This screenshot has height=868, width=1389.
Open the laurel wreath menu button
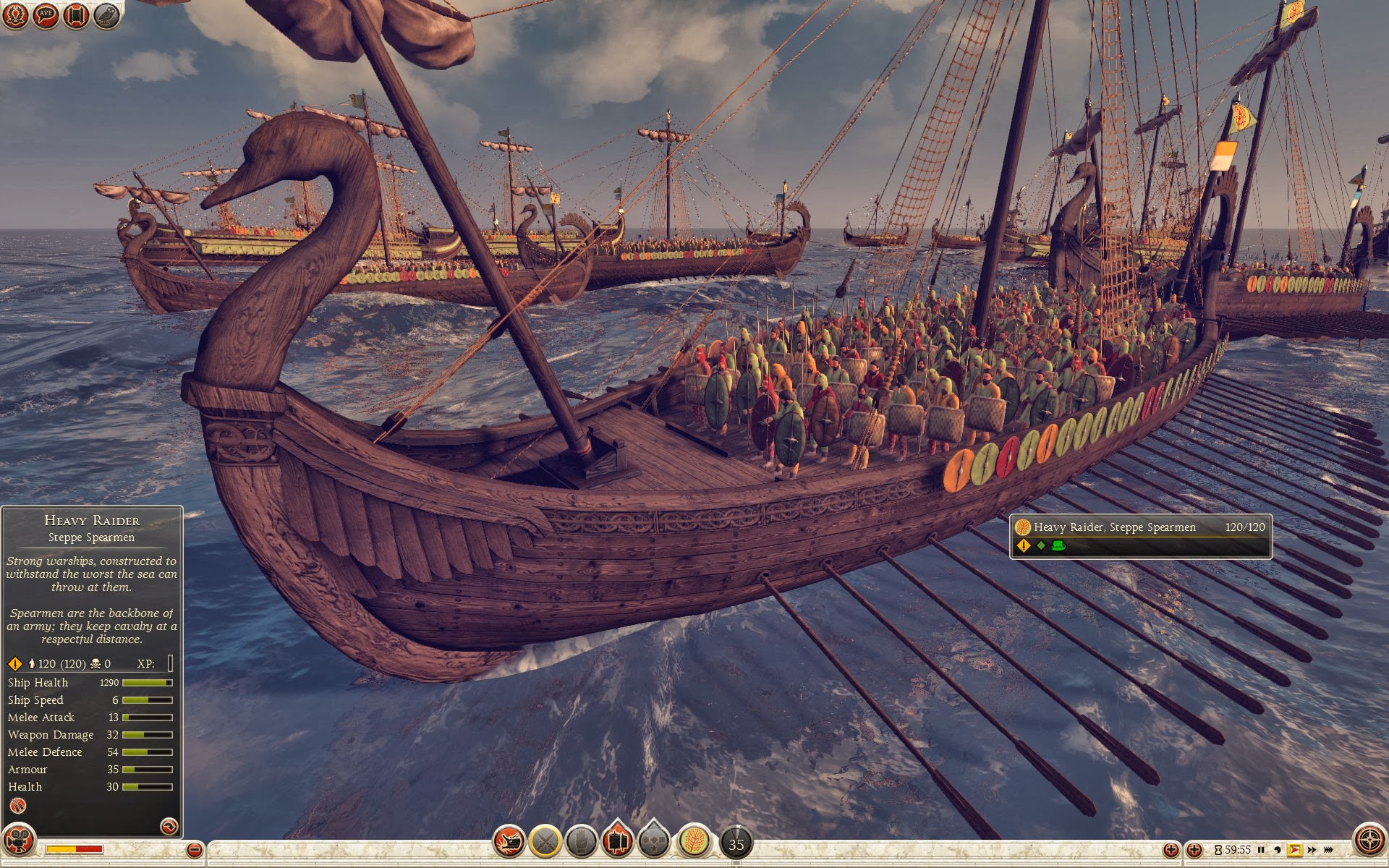(15, 14)
